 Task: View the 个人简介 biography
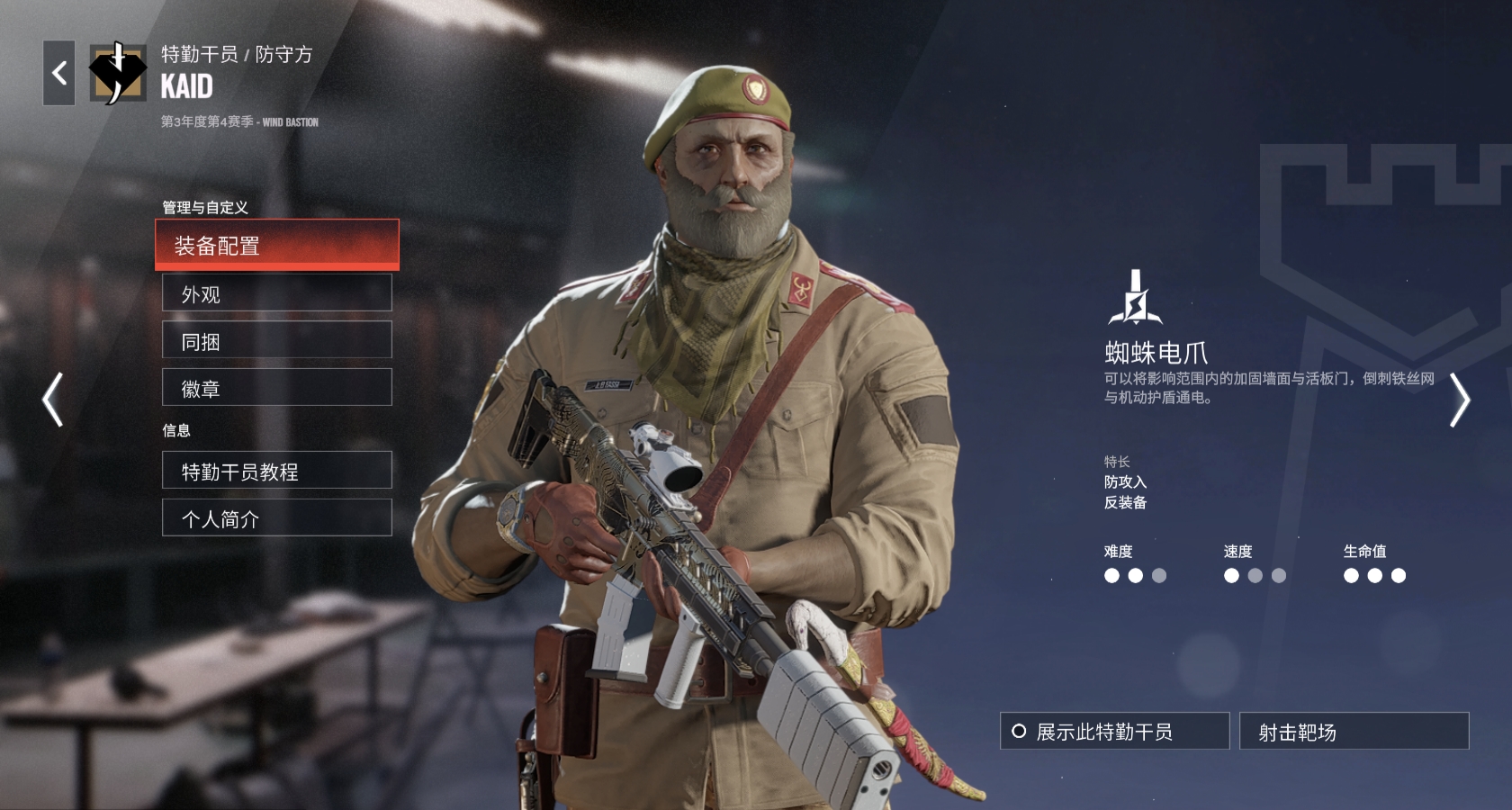point(276,518)
